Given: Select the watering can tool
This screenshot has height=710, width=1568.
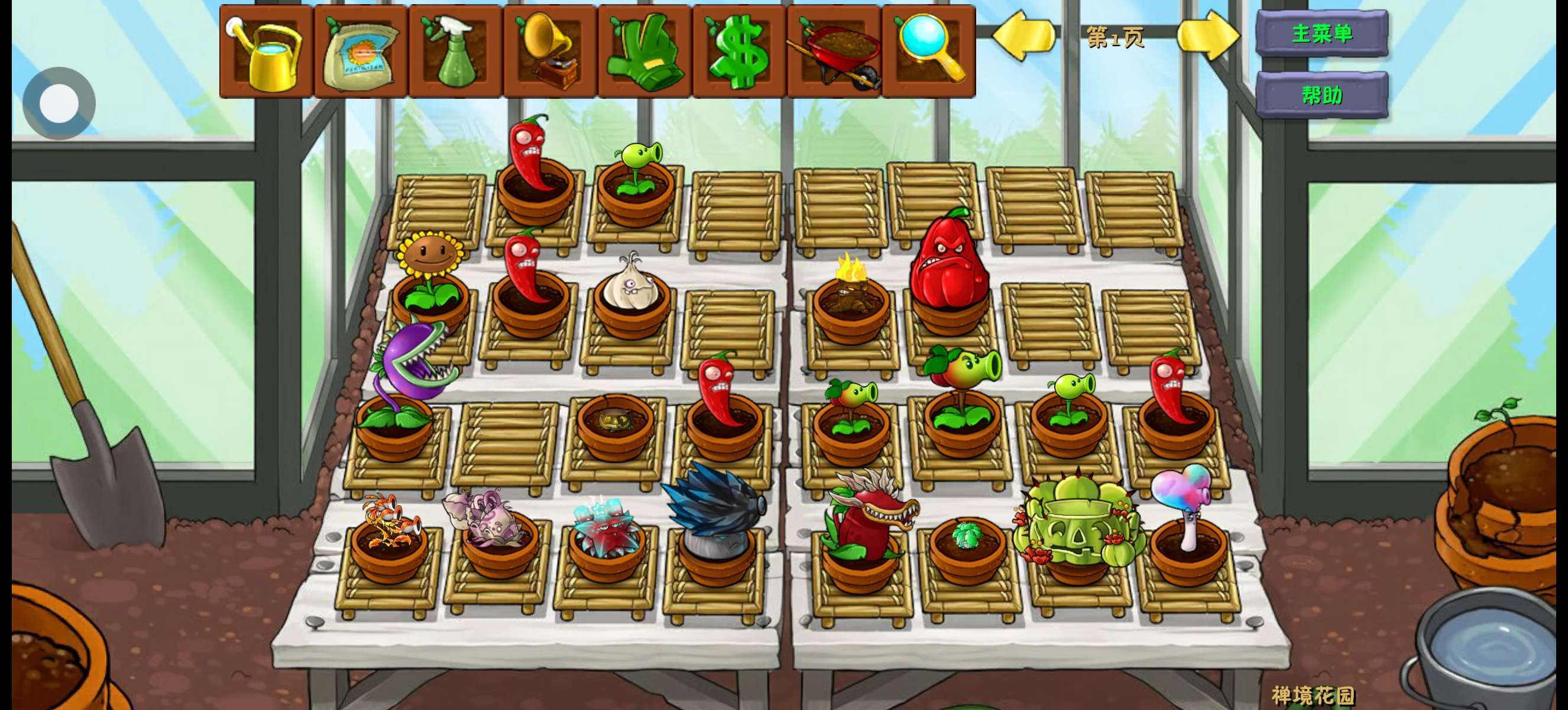Looking at the screenshot, I should coord(266,51).
